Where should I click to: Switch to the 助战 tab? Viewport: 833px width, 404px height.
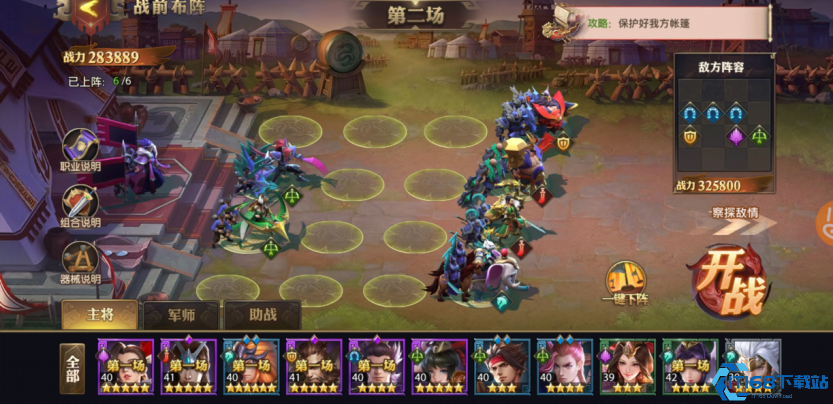pyautogui.click(x=262, y=315)
